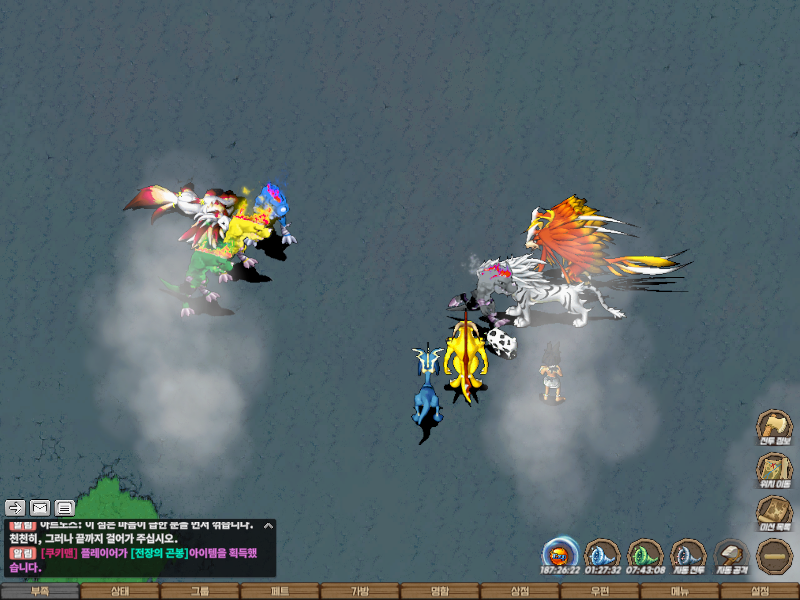Open the 상점 (shop) menu
The image size is (800, 600).
pos(520,591)
